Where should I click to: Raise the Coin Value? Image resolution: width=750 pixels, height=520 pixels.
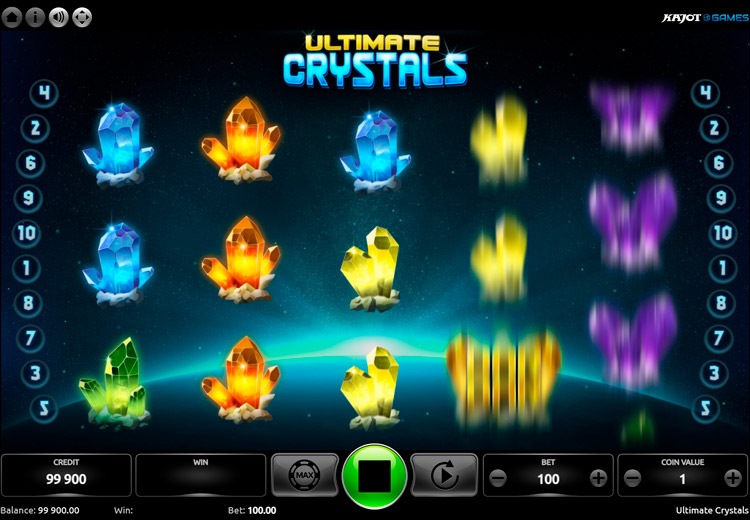[732, 479]
